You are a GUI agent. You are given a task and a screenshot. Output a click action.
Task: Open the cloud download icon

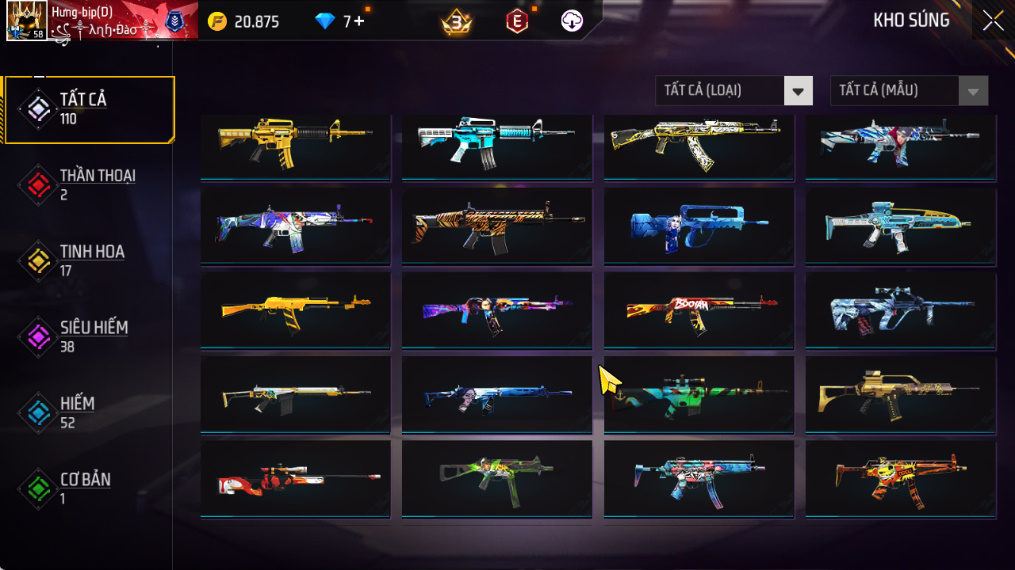[x=572, y=21]
